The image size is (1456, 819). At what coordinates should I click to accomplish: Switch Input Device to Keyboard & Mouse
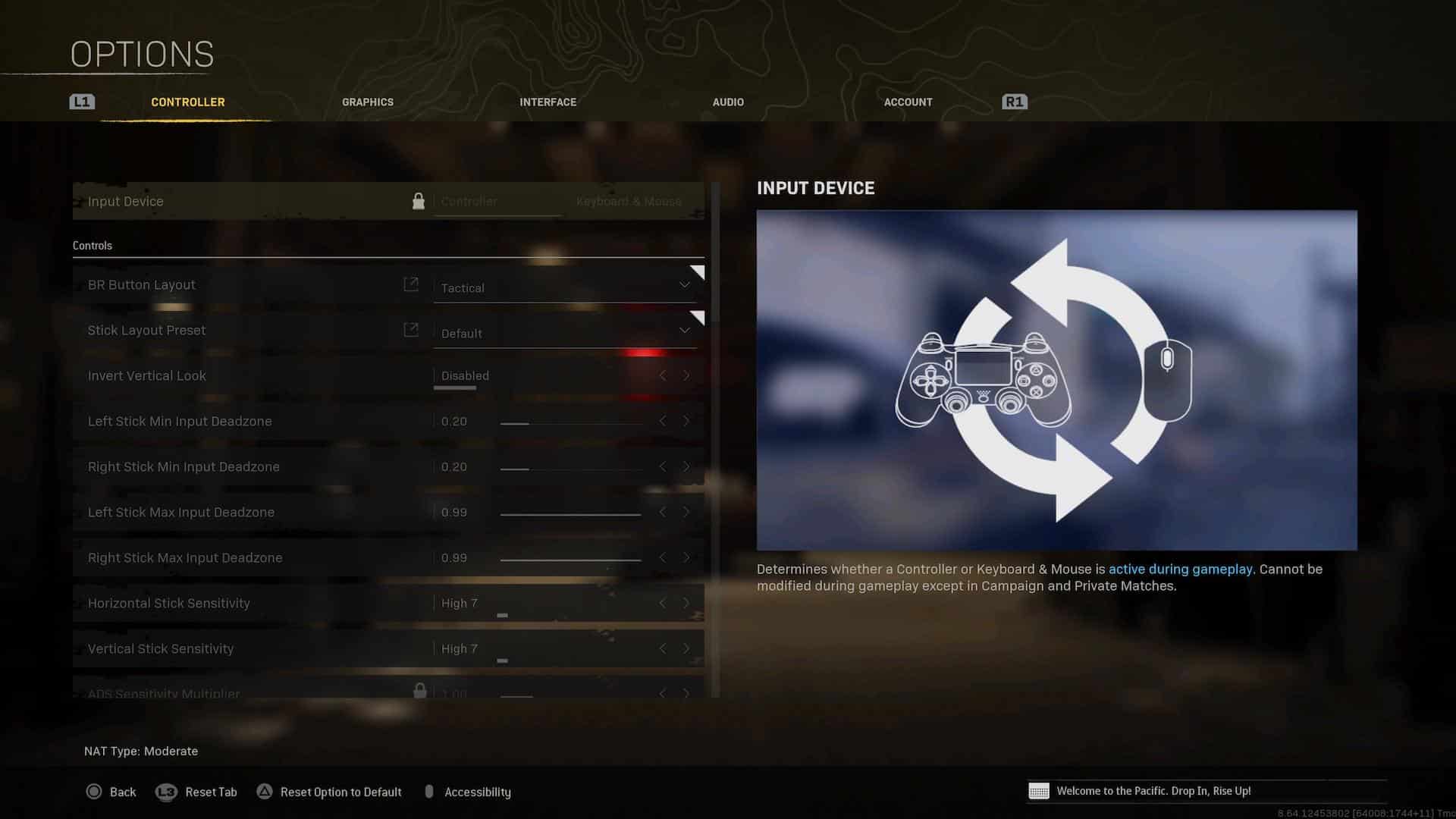pos(628,201)
